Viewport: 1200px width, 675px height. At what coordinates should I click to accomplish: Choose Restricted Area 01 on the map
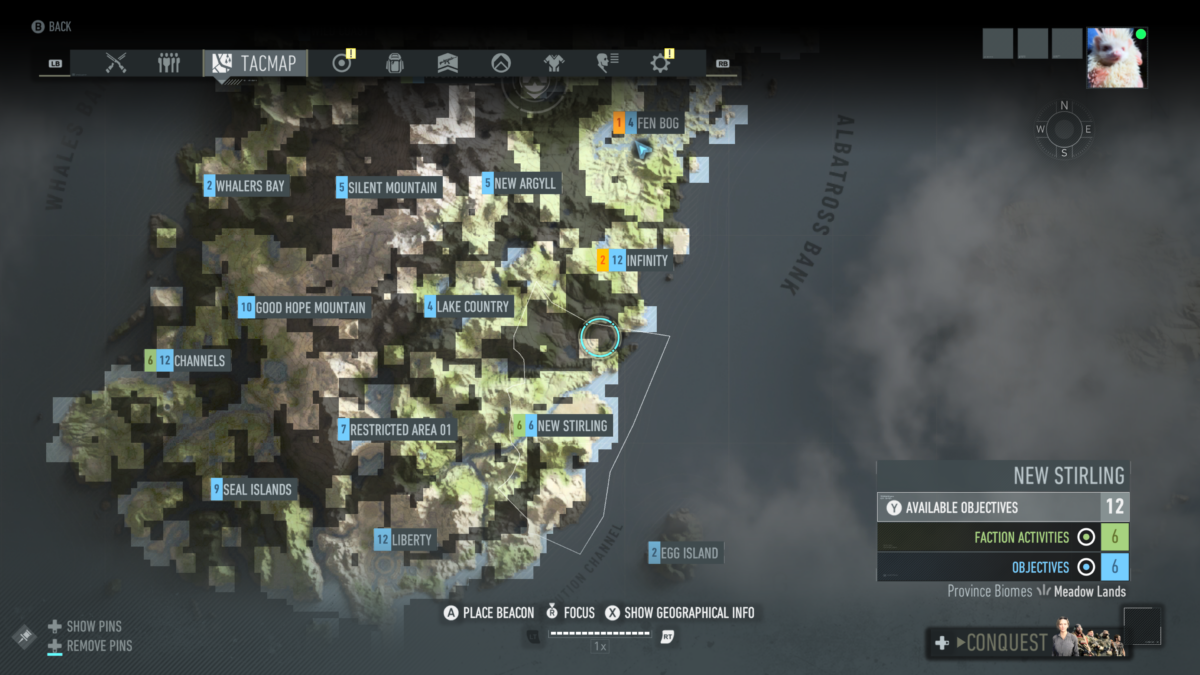point(400,430)
